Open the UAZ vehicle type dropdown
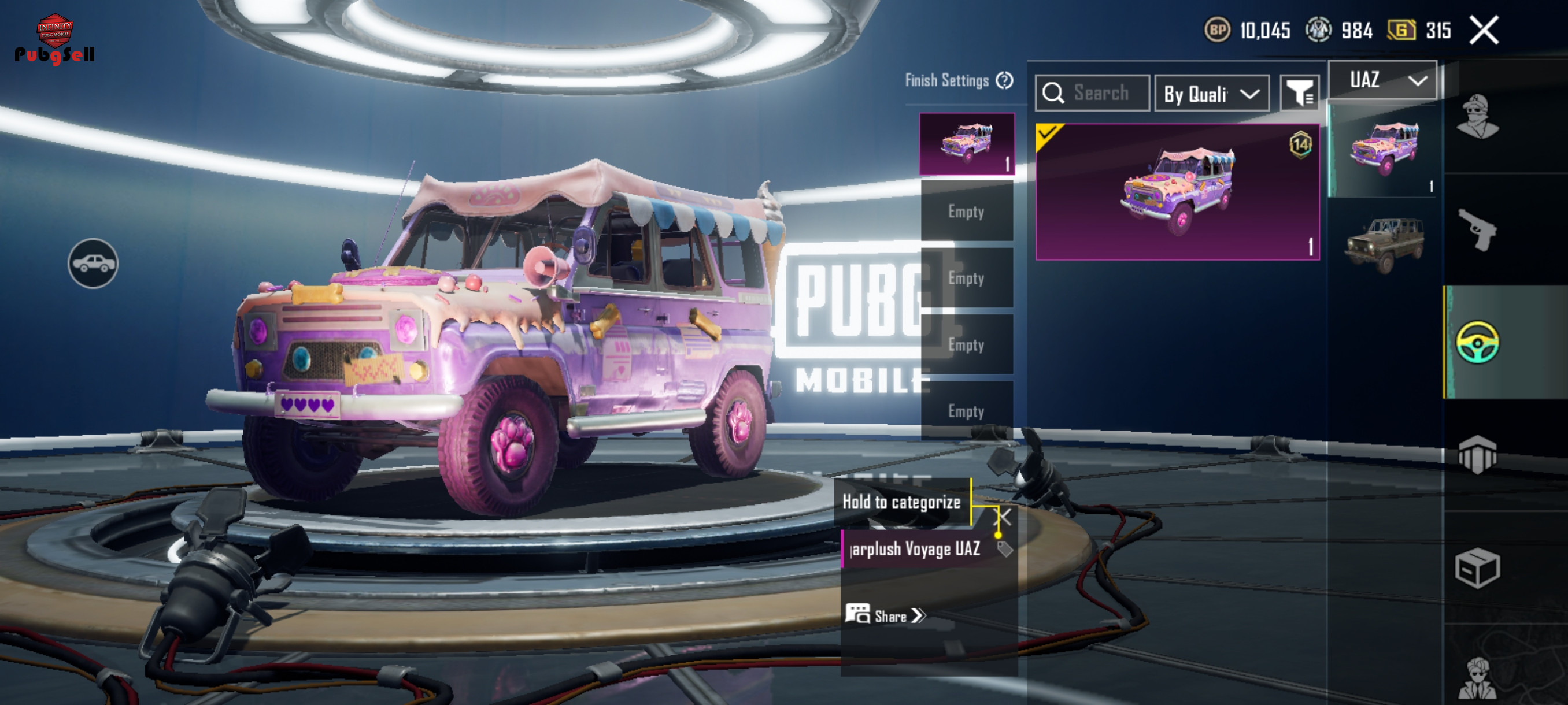The image size is (1568, 705). pos(1382,80)
